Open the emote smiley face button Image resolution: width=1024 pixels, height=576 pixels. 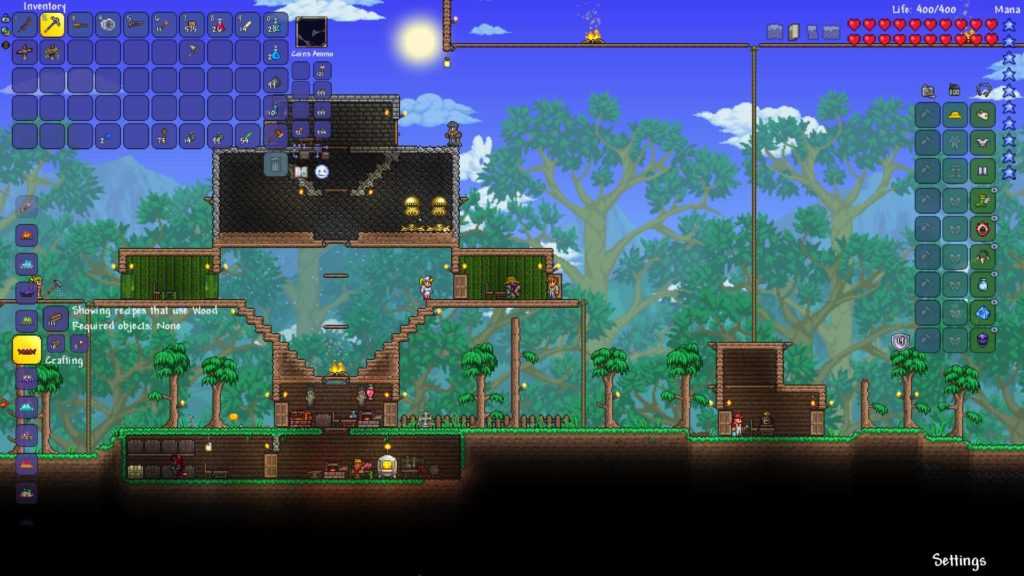click(x=322, y=172)
